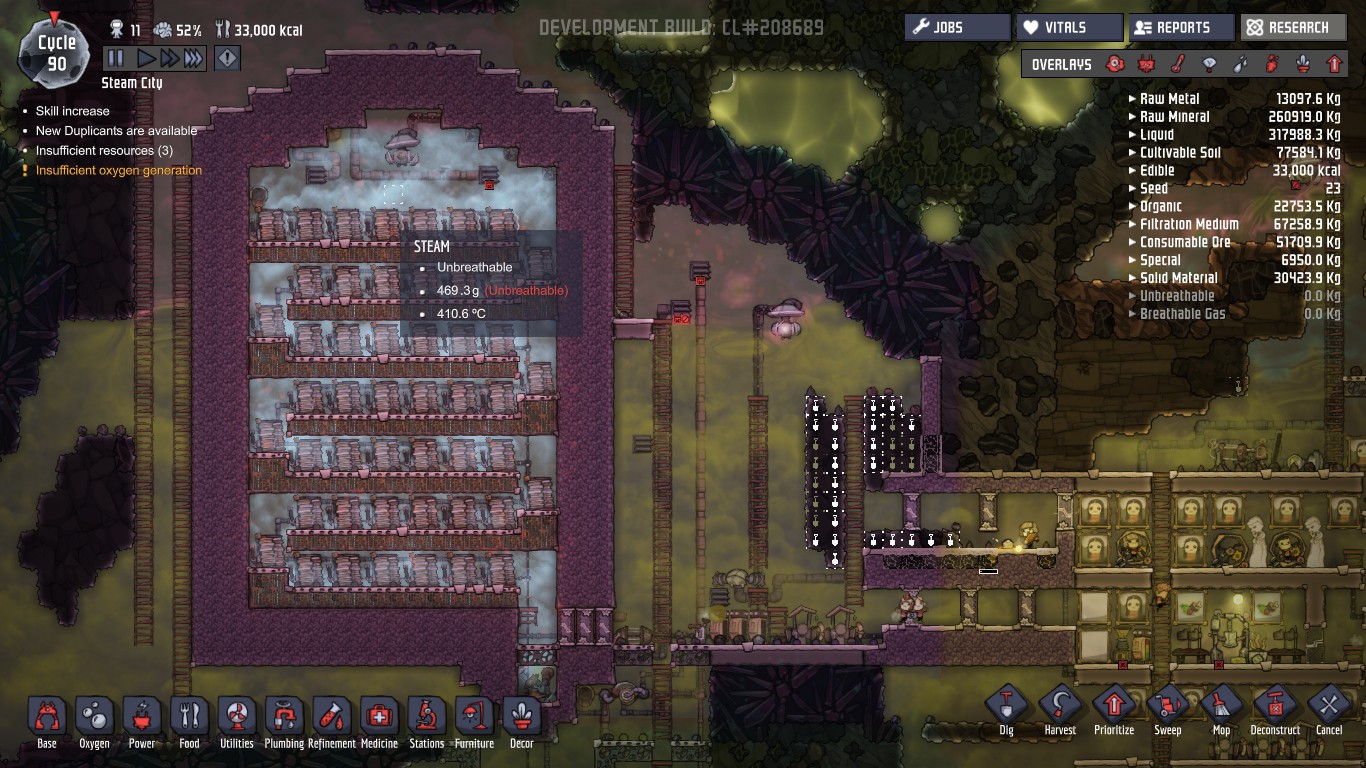Open the Jobs panel
The image size is (1366, 768).
(957, 27)
